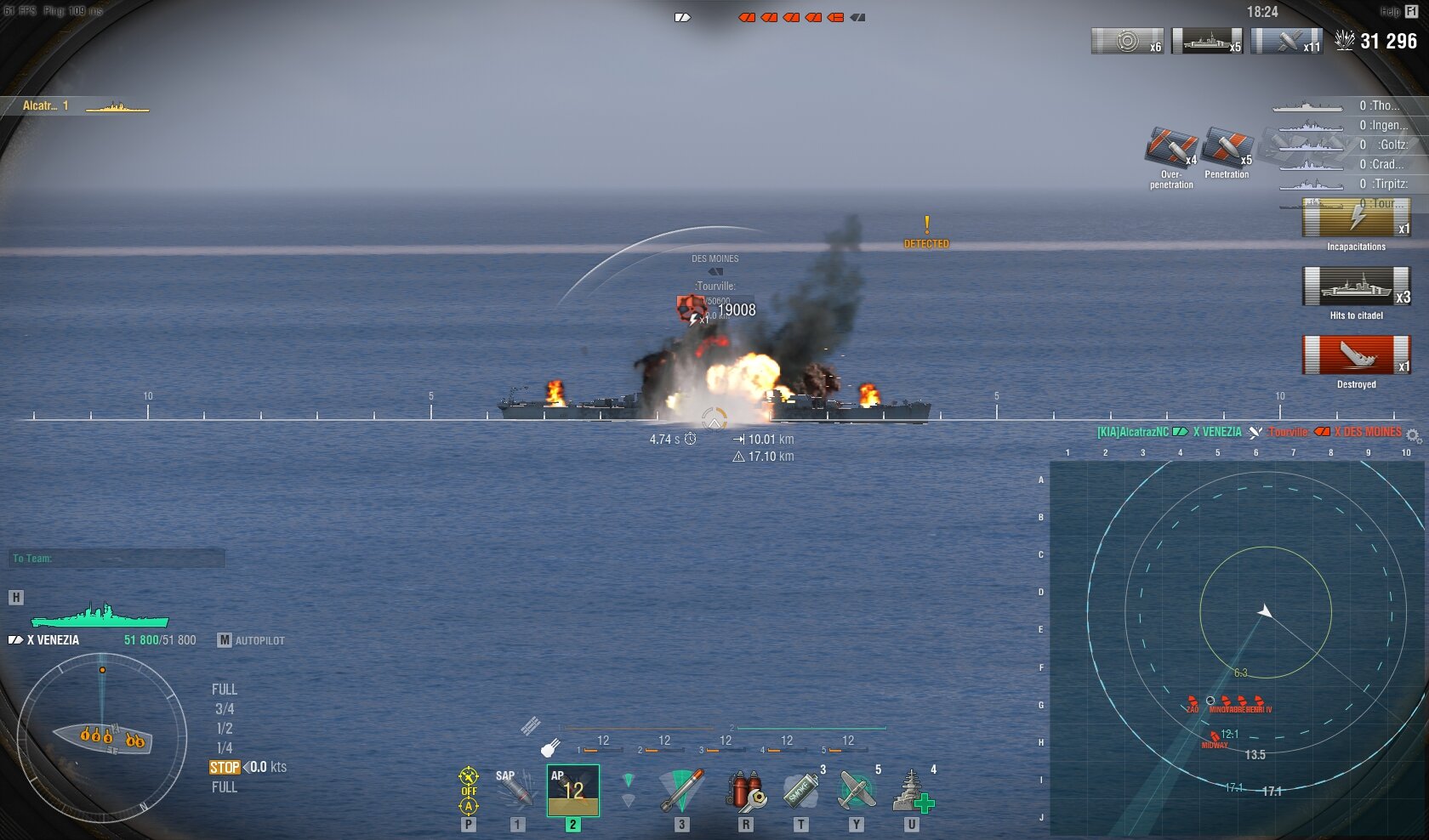Toggle the Autopilot indicator

pos(251,640)
